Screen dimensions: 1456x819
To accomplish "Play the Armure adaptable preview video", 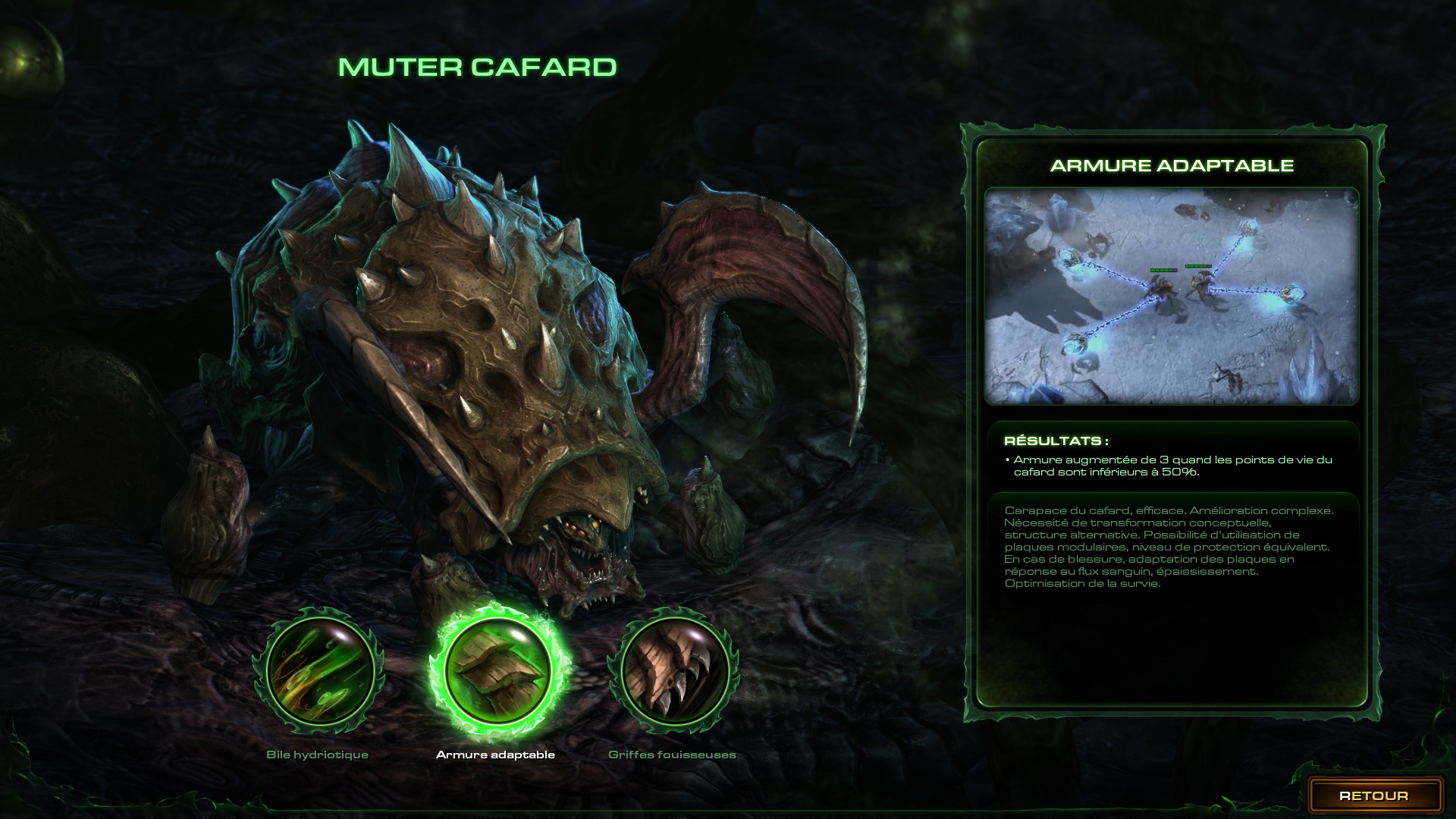I will 1171,296.
